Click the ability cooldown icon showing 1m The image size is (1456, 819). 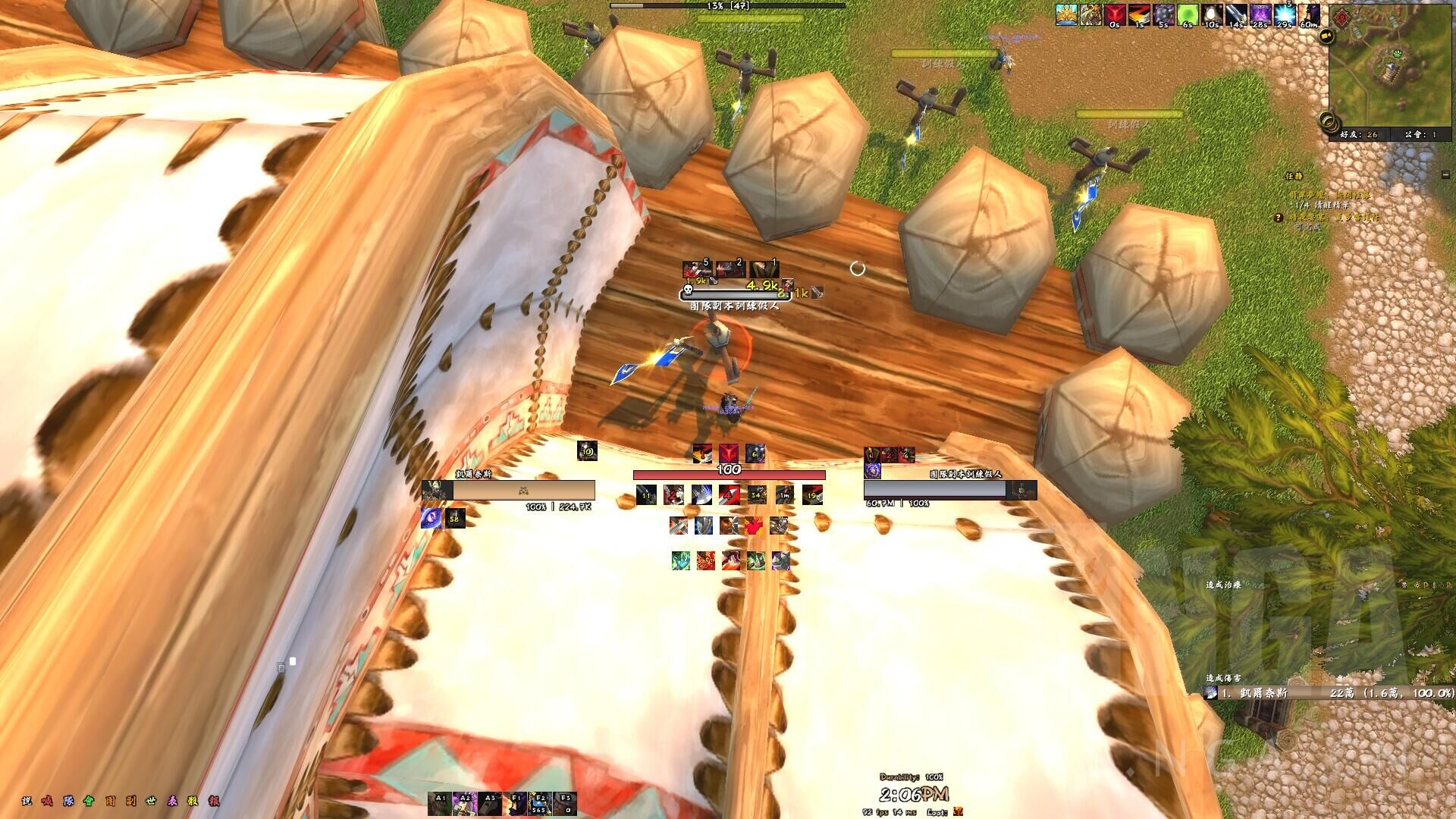(x=784, y=494)
